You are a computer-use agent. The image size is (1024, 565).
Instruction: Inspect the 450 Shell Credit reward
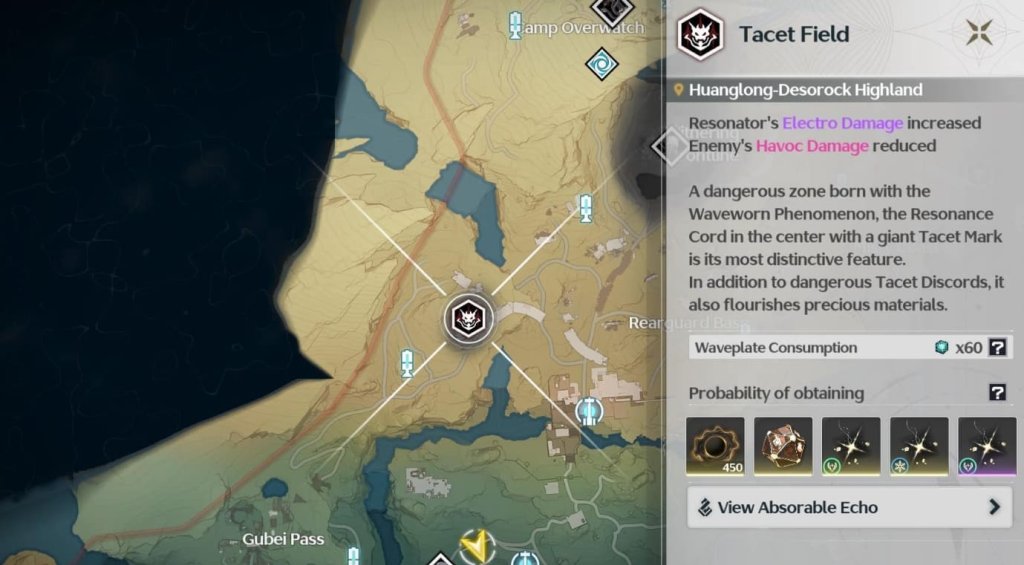pos(715,446)
